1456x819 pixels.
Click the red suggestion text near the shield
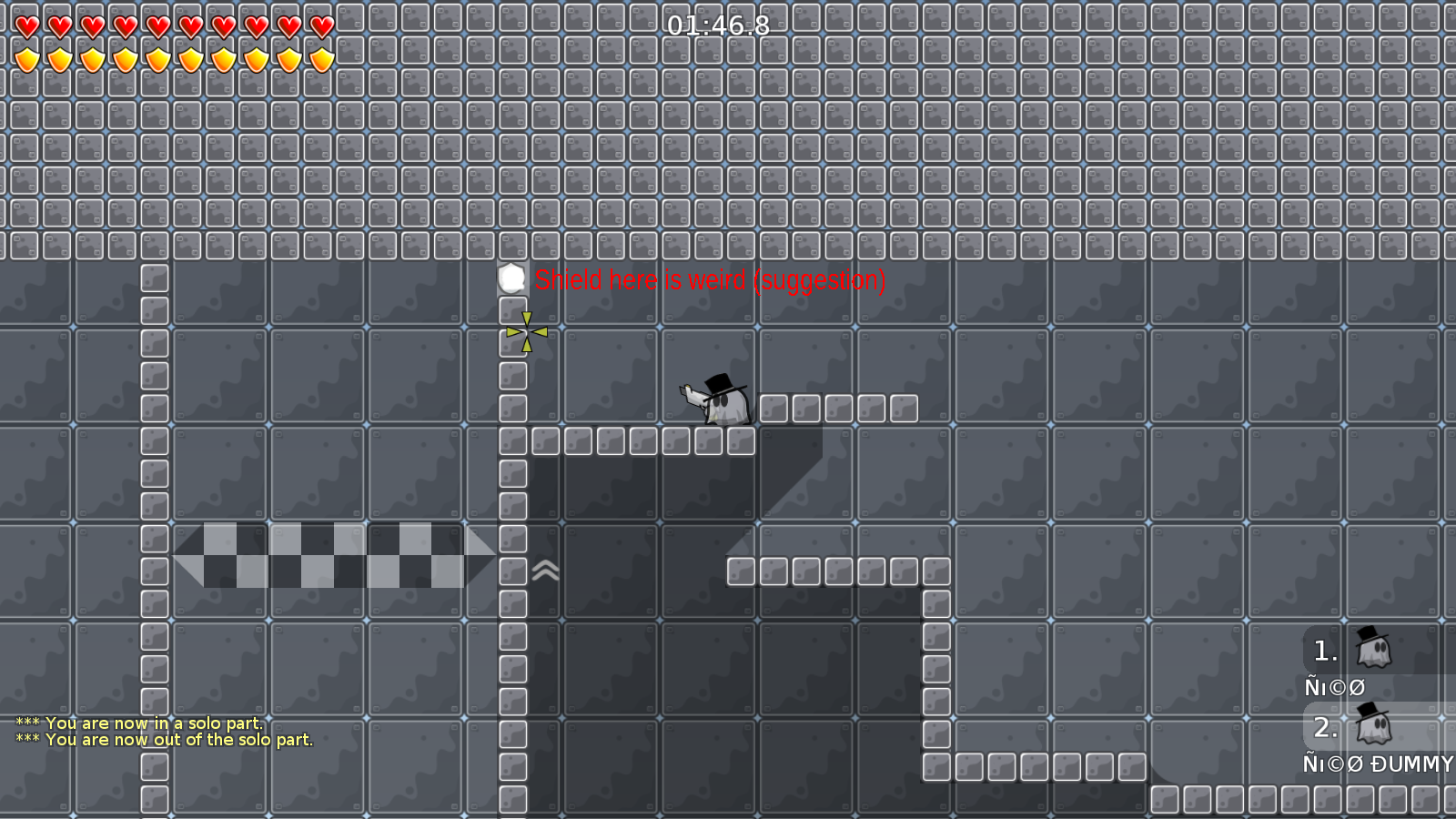tap(710, 280)
